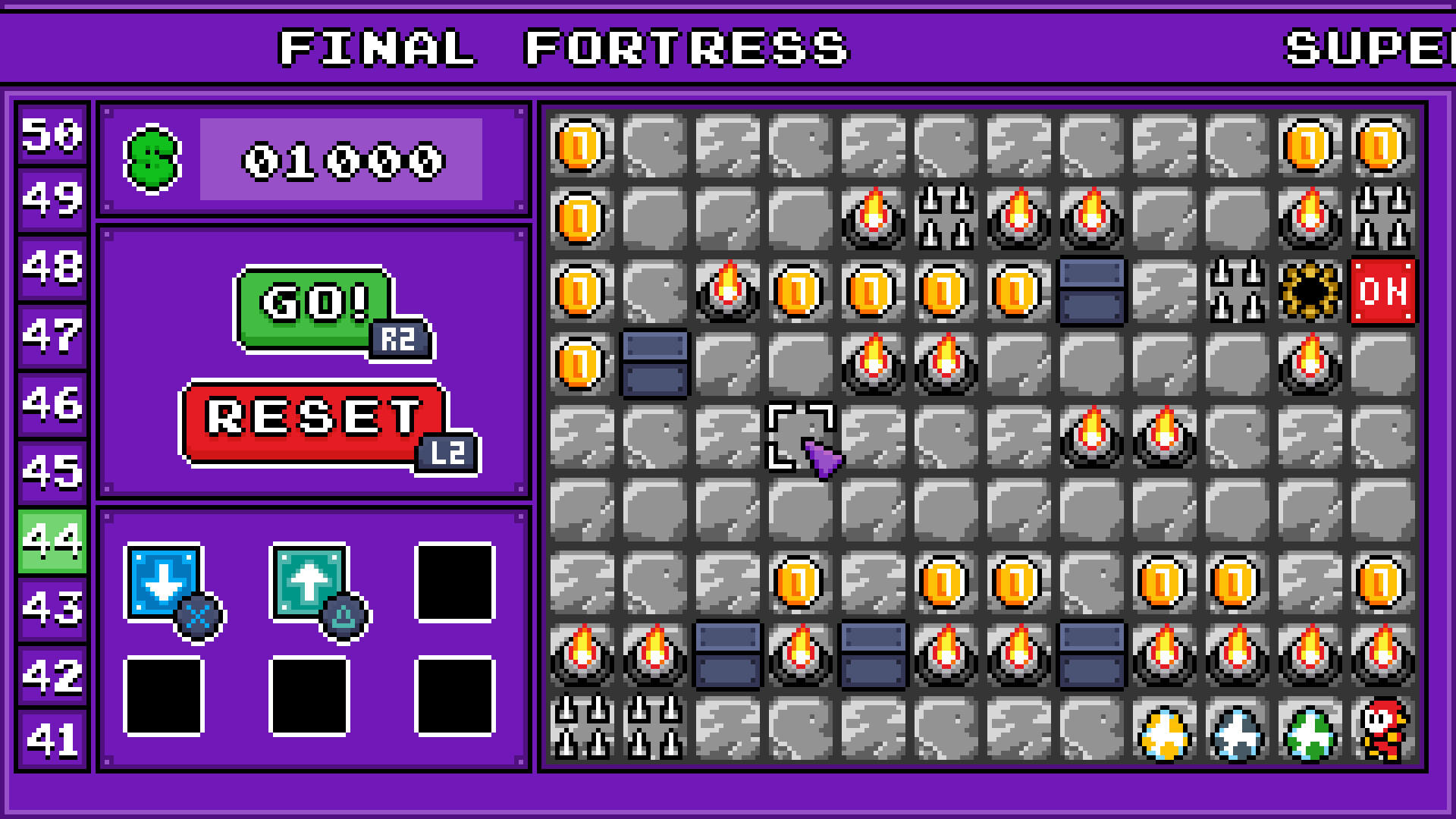Click the golden ring tile near the ON switch
The height and width of the screenshot is (819, 1456).
(1310, 292)
